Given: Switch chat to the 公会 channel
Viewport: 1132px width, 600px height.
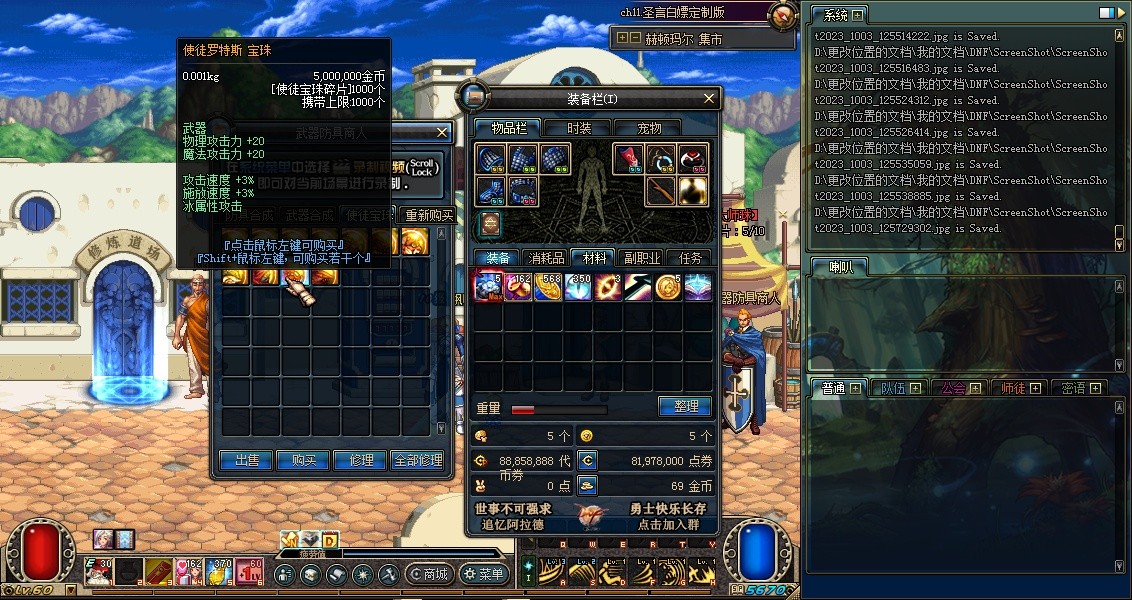Looking at the screenshot, I should pos(959,388).
